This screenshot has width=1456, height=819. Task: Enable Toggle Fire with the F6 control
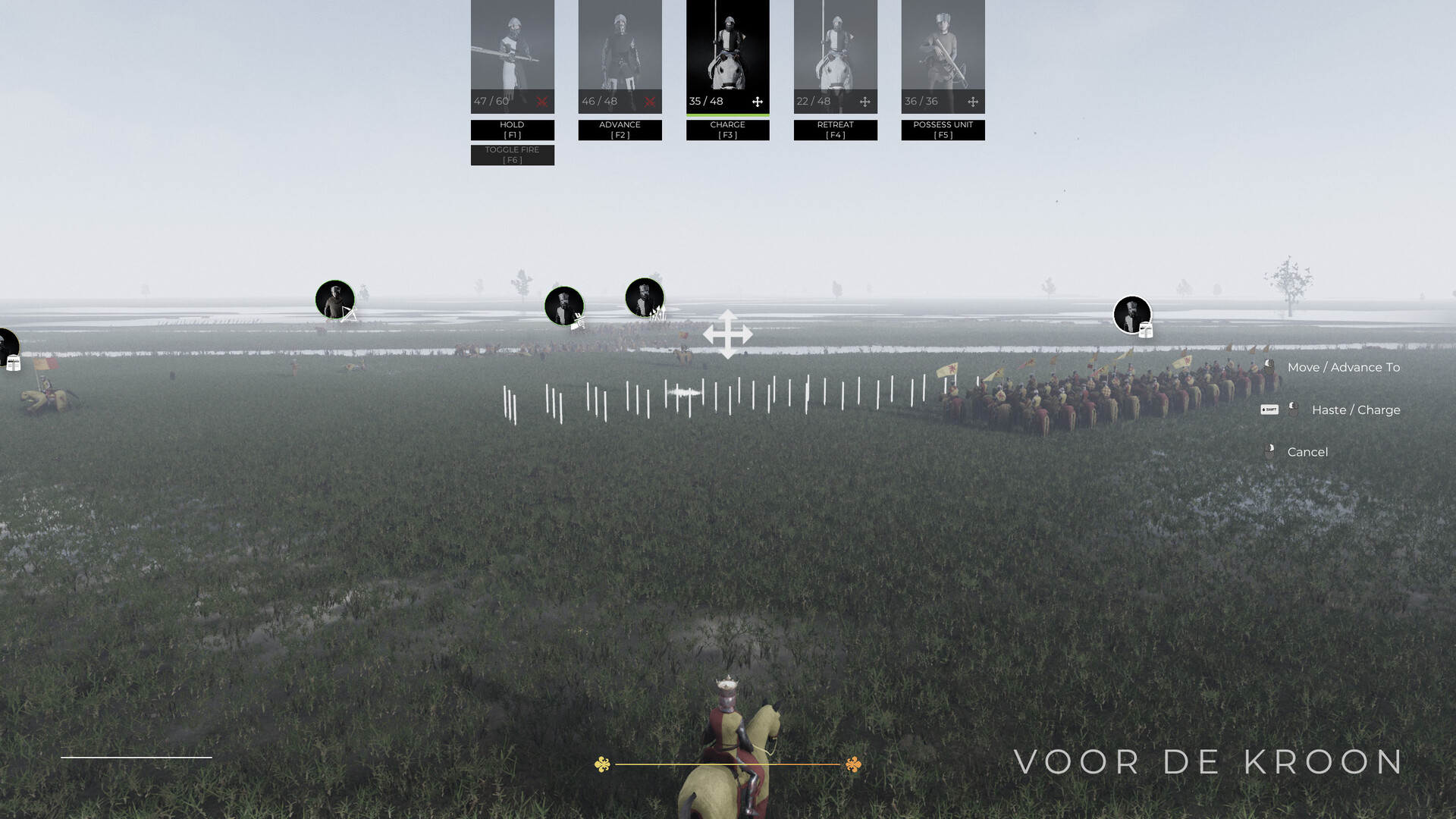[512, 155]
